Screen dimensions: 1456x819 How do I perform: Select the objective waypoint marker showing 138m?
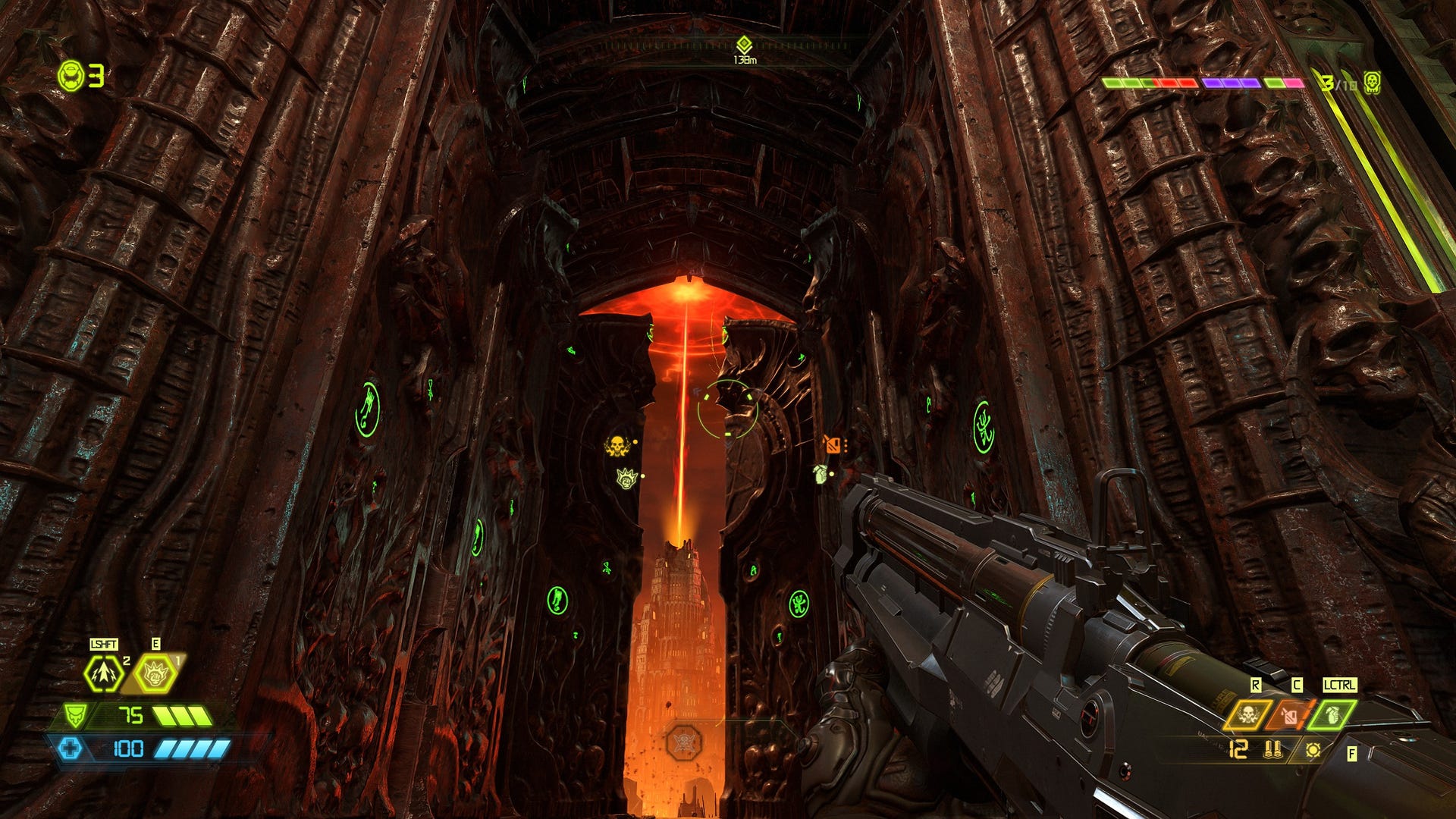coord(744,45)
